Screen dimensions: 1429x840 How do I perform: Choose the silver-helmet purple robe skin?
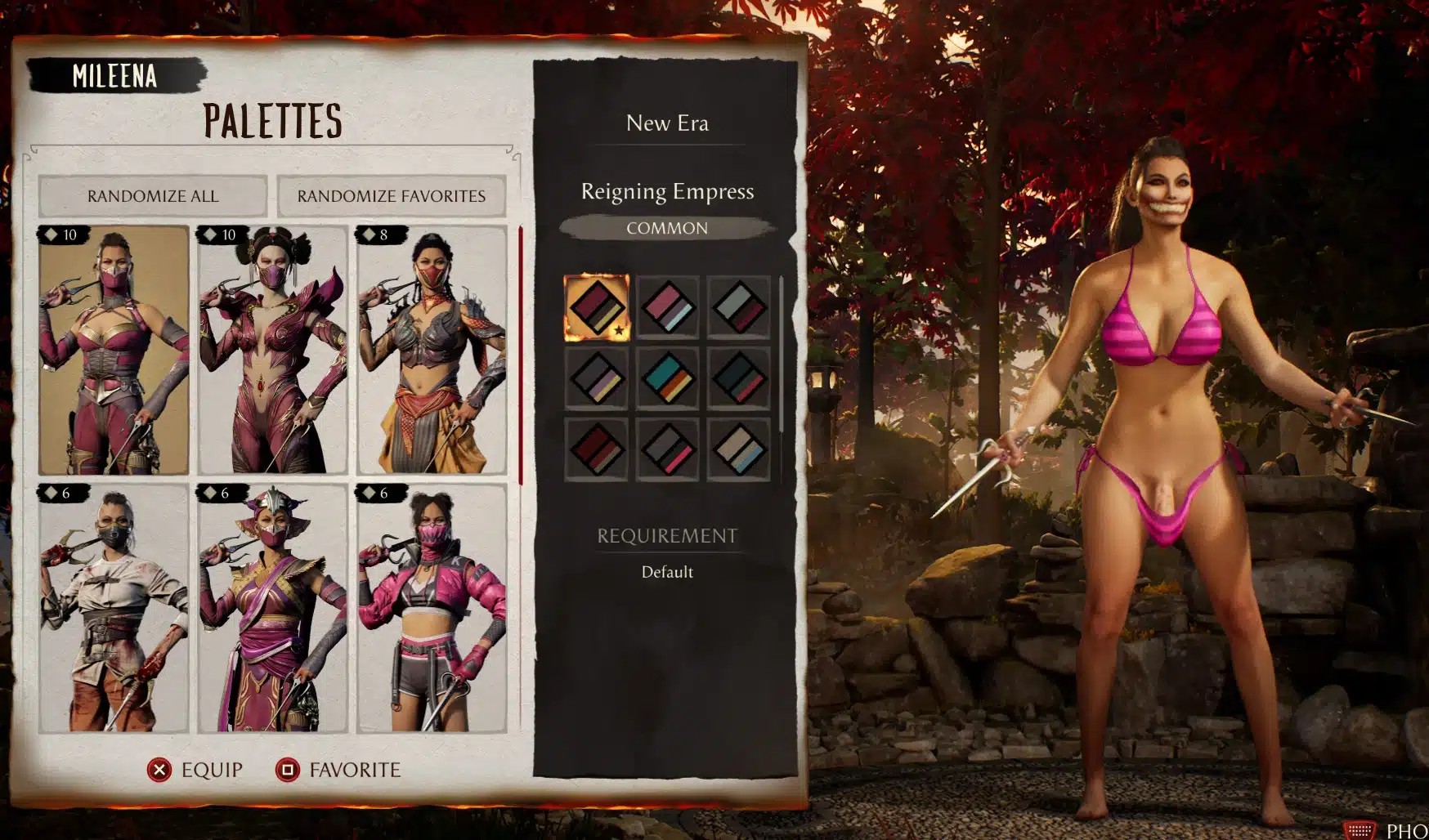pos(272,609)
